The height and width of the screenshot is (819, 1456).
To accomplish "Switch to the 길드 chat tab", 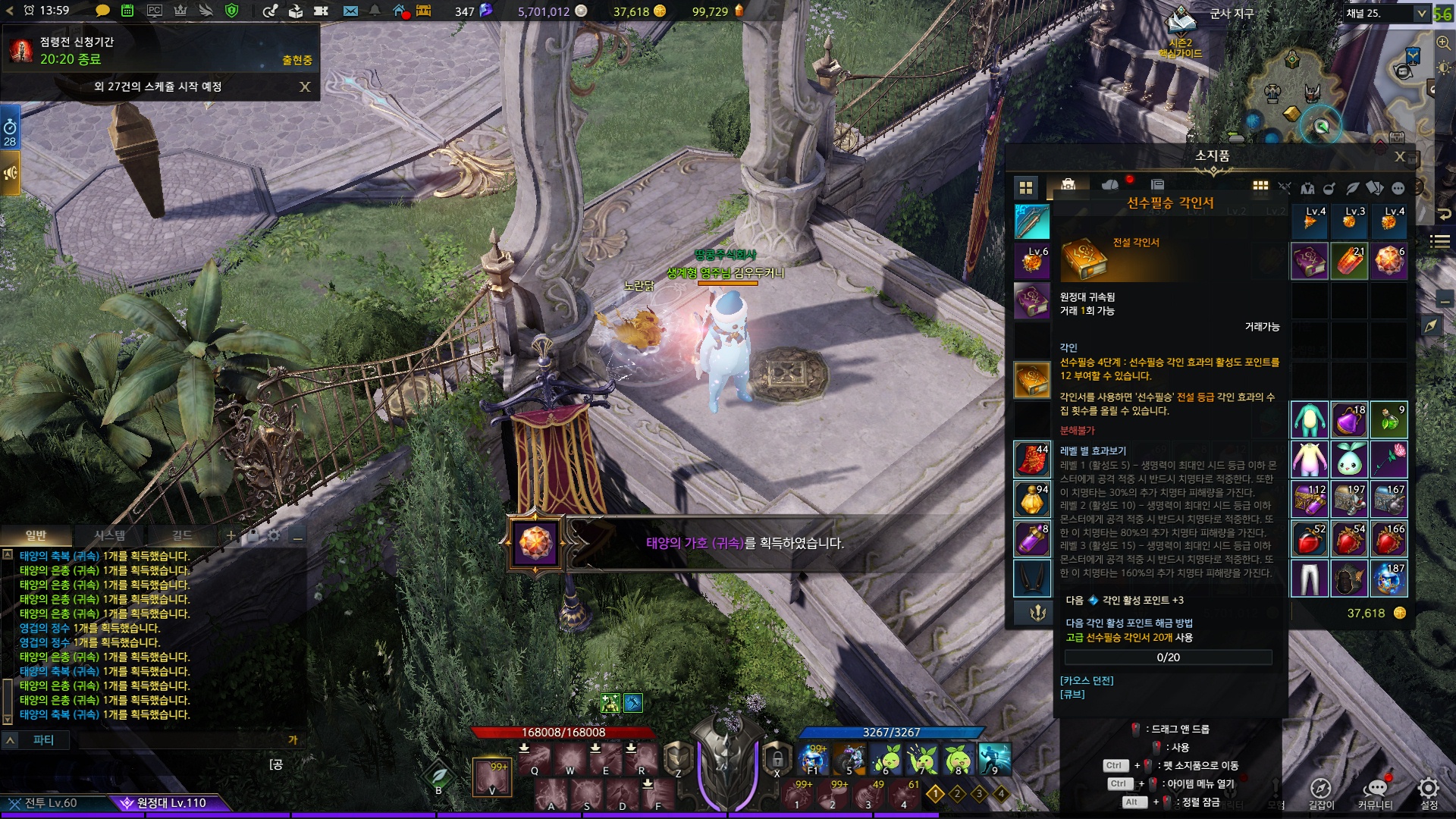I will 182,536.
